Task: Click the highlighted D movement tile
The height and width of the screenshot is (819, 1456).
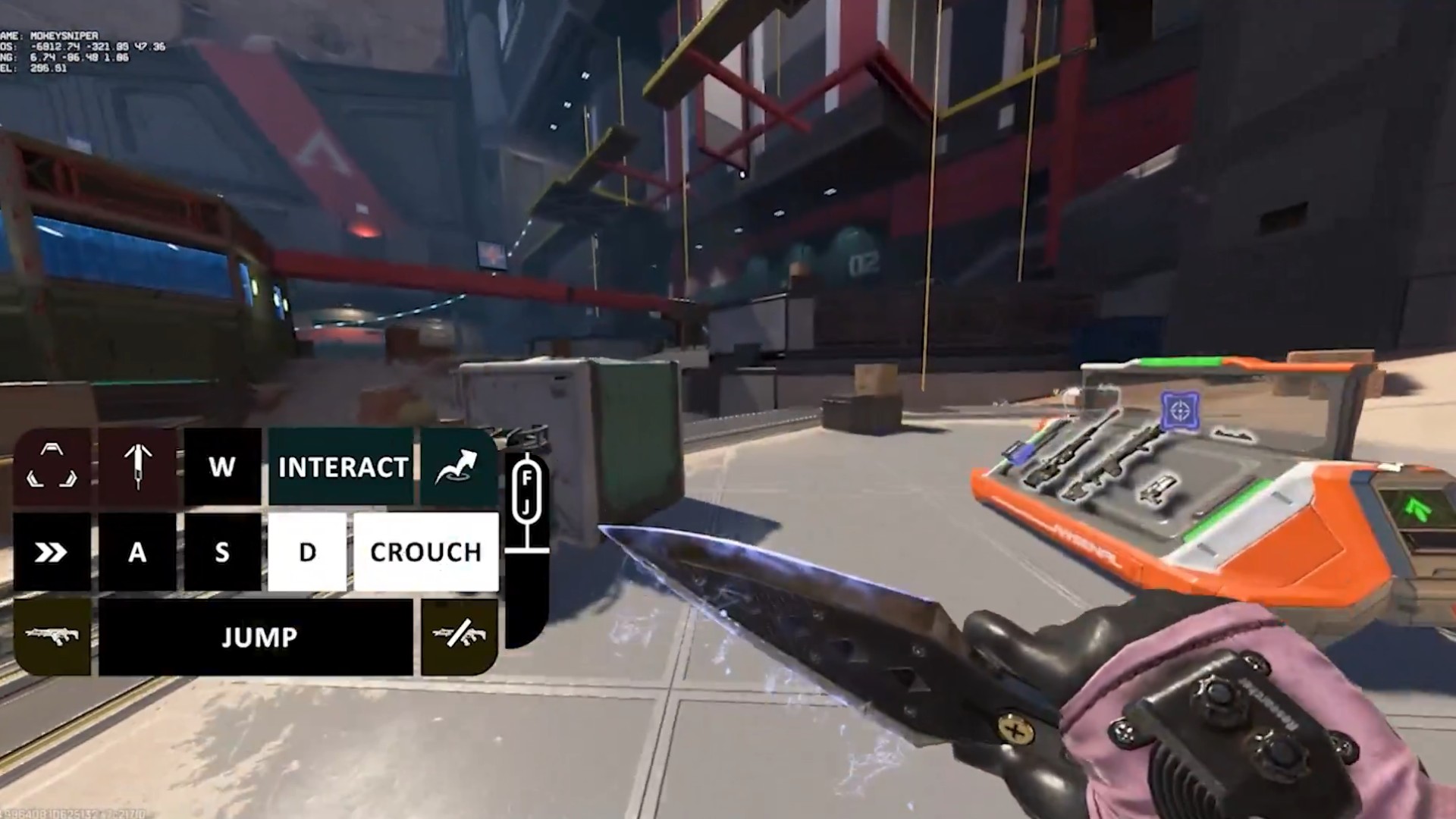Action: [307, 552]
